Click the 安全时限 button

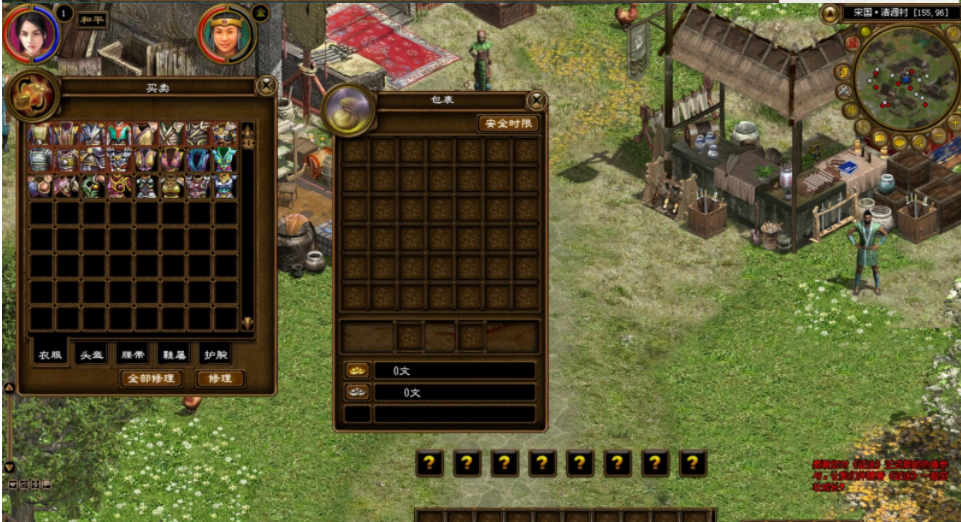pyautogui.click(x=508, y=123)
